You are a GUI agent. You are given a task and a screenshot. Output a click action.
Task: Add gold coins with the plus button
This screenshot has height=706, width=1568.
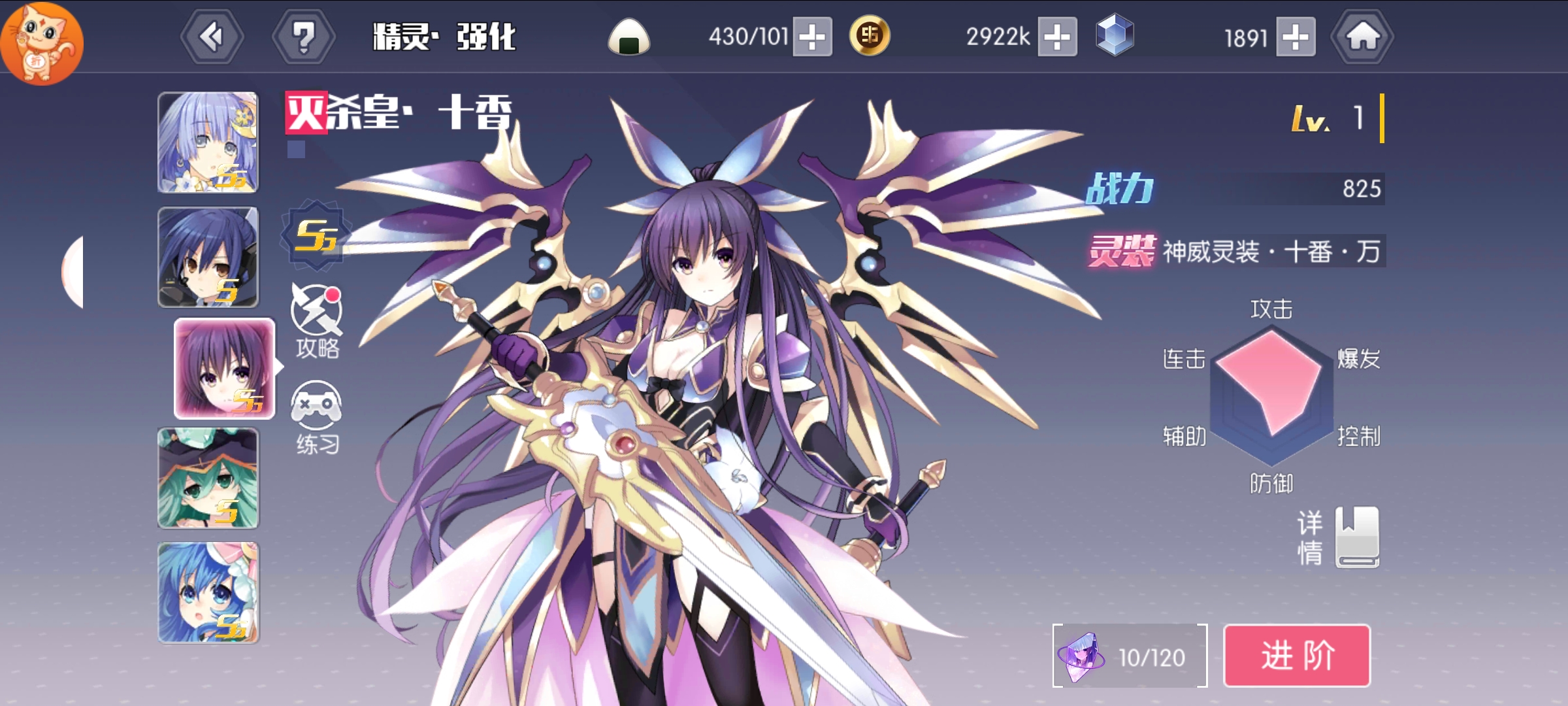(x=1057, y=37)
